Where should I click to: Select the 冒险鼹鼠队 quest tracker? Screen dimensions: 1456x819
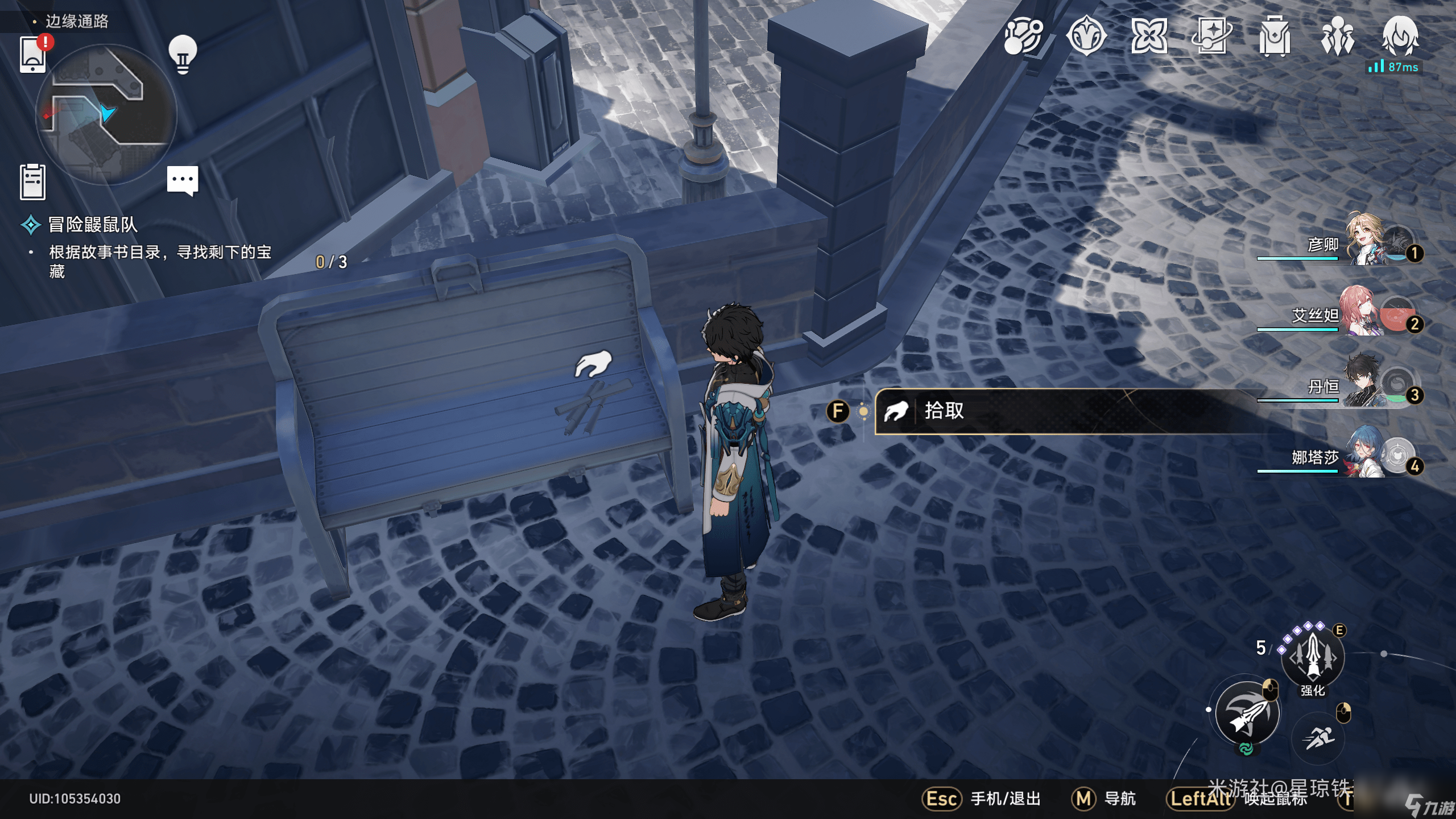point(93,225)
